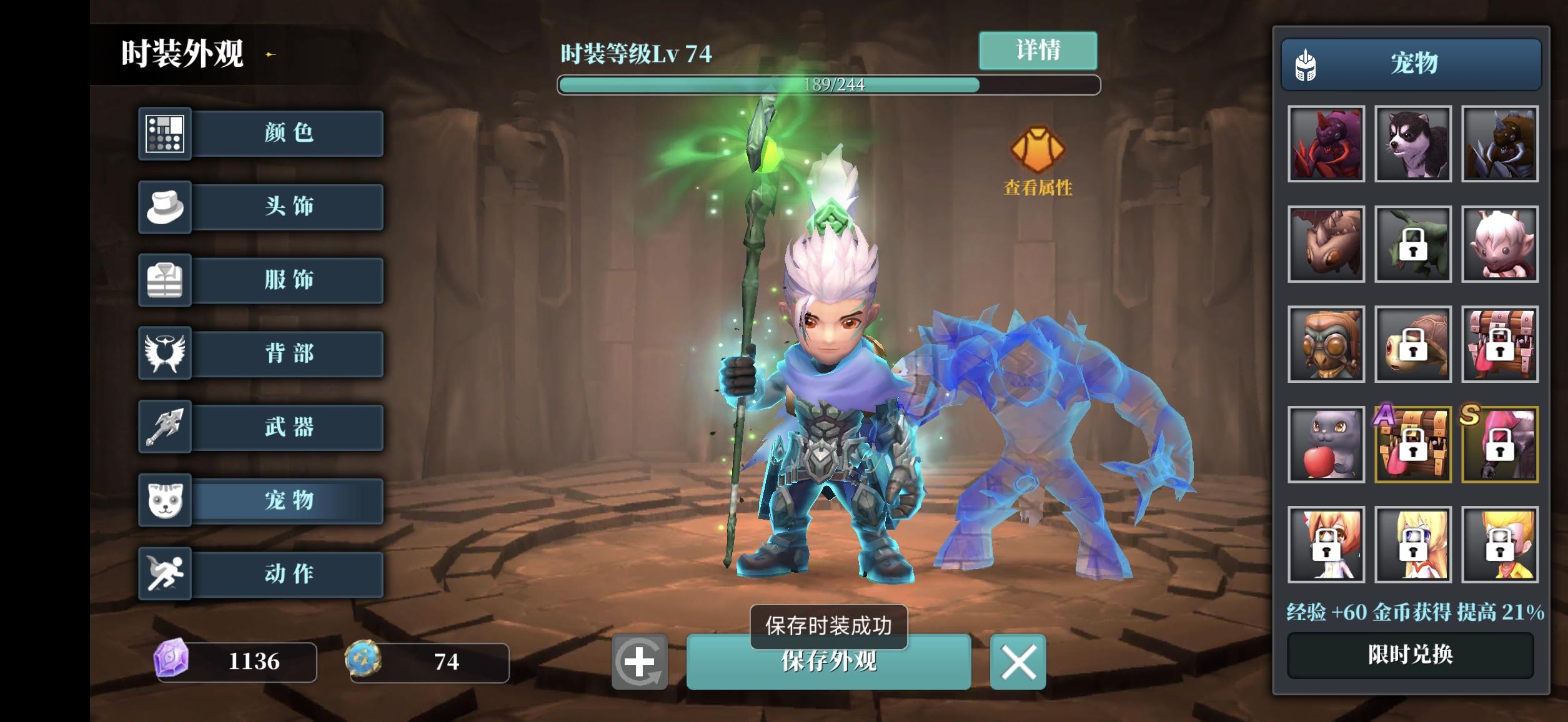Select the husky puppy pet thumbnail
This screenshot has width=1568, height=722.
click(1413, 144)
